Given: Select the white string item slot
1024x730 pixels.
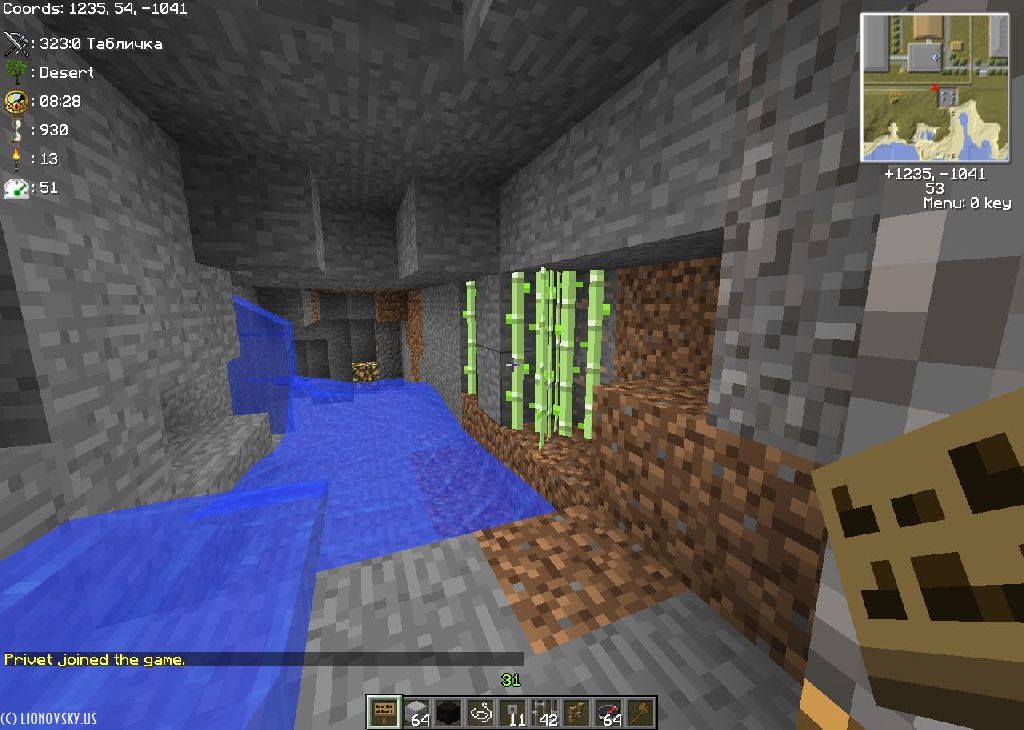Looking at the screenshot, I should point(480,712).
